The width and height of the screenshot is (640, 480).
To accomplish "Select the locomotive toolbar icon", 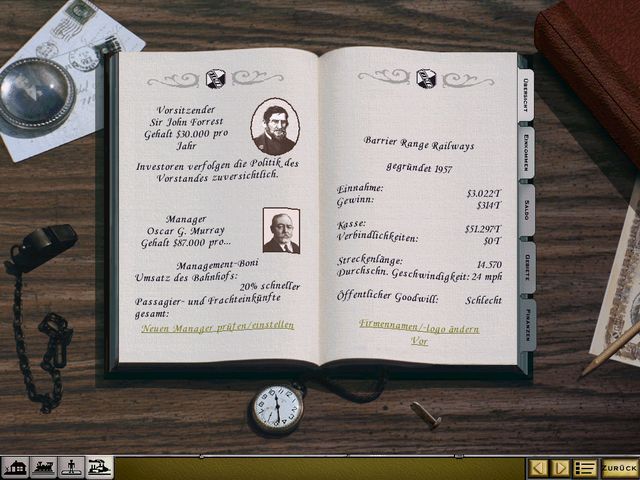I will click(43, 467).
